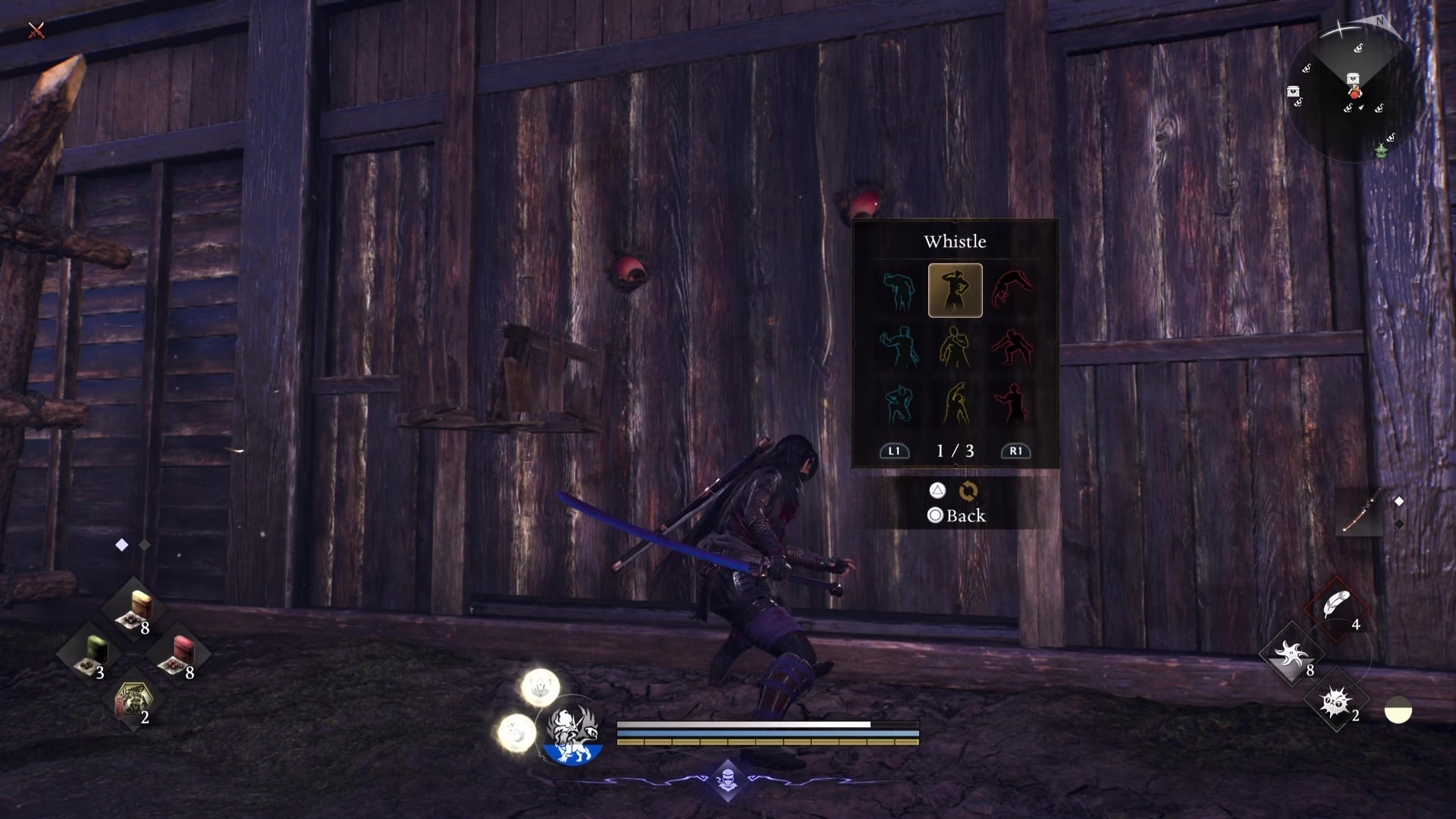Pick the red crouching gesture
Image resolution: width=1456 pixels, height=819 pixels.
pyautogui.click(x=1012, y=347)
